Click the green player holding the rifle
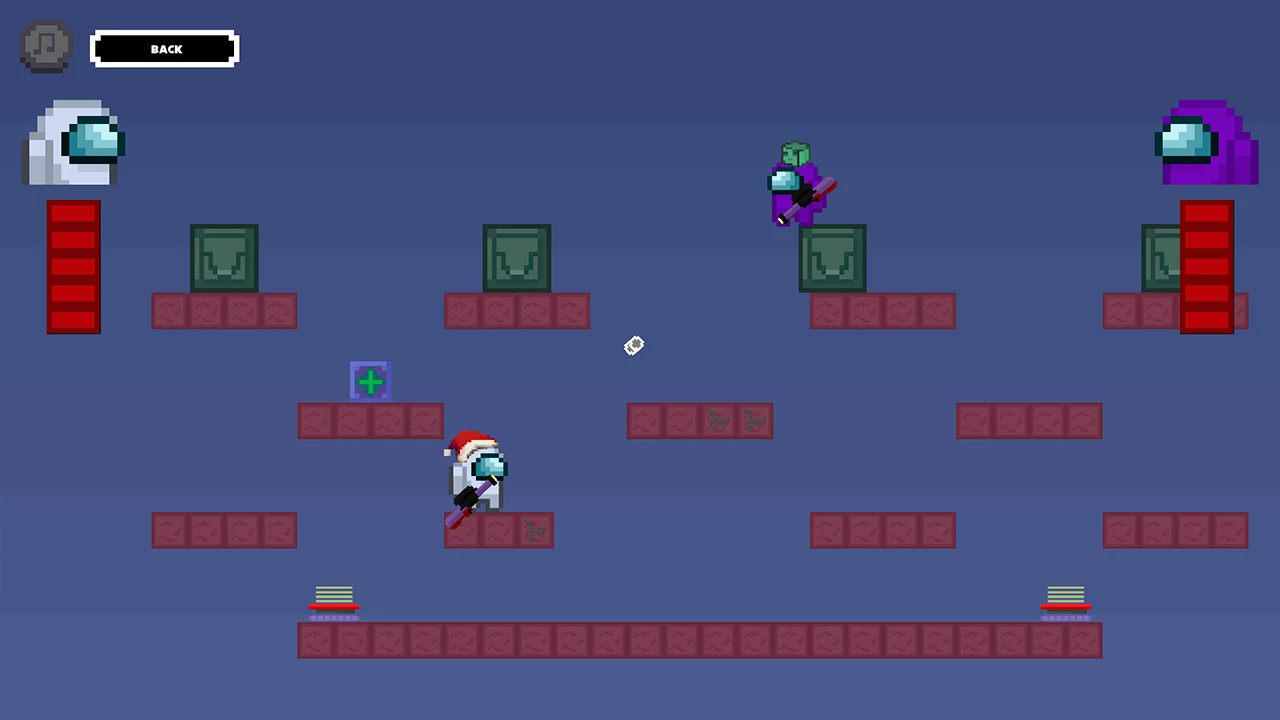 [x=797, y=185]
